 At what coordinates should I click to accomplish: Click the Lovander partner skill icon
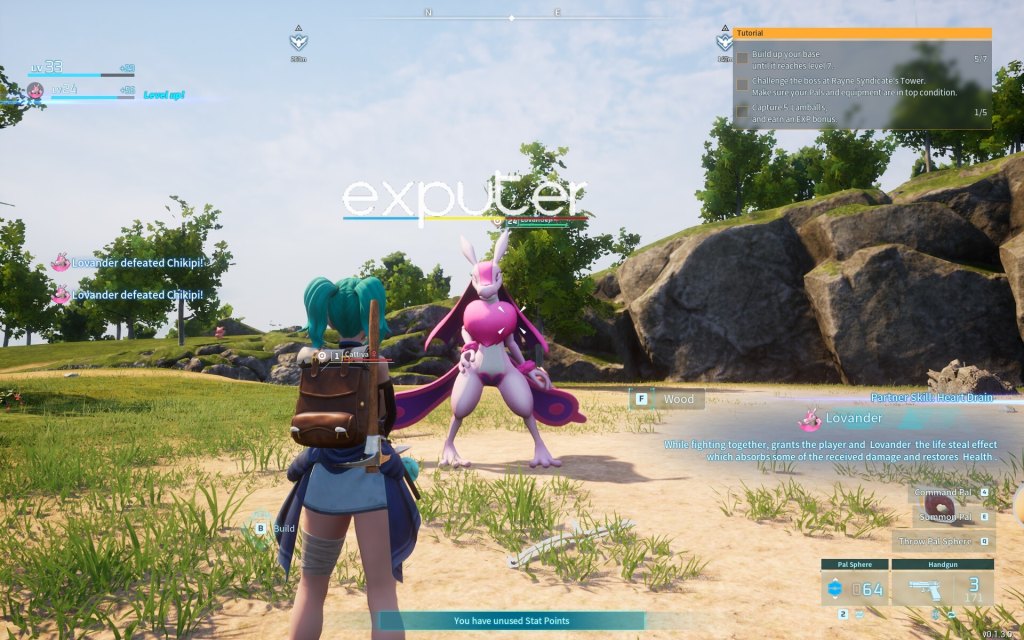(x=810, y=419)
